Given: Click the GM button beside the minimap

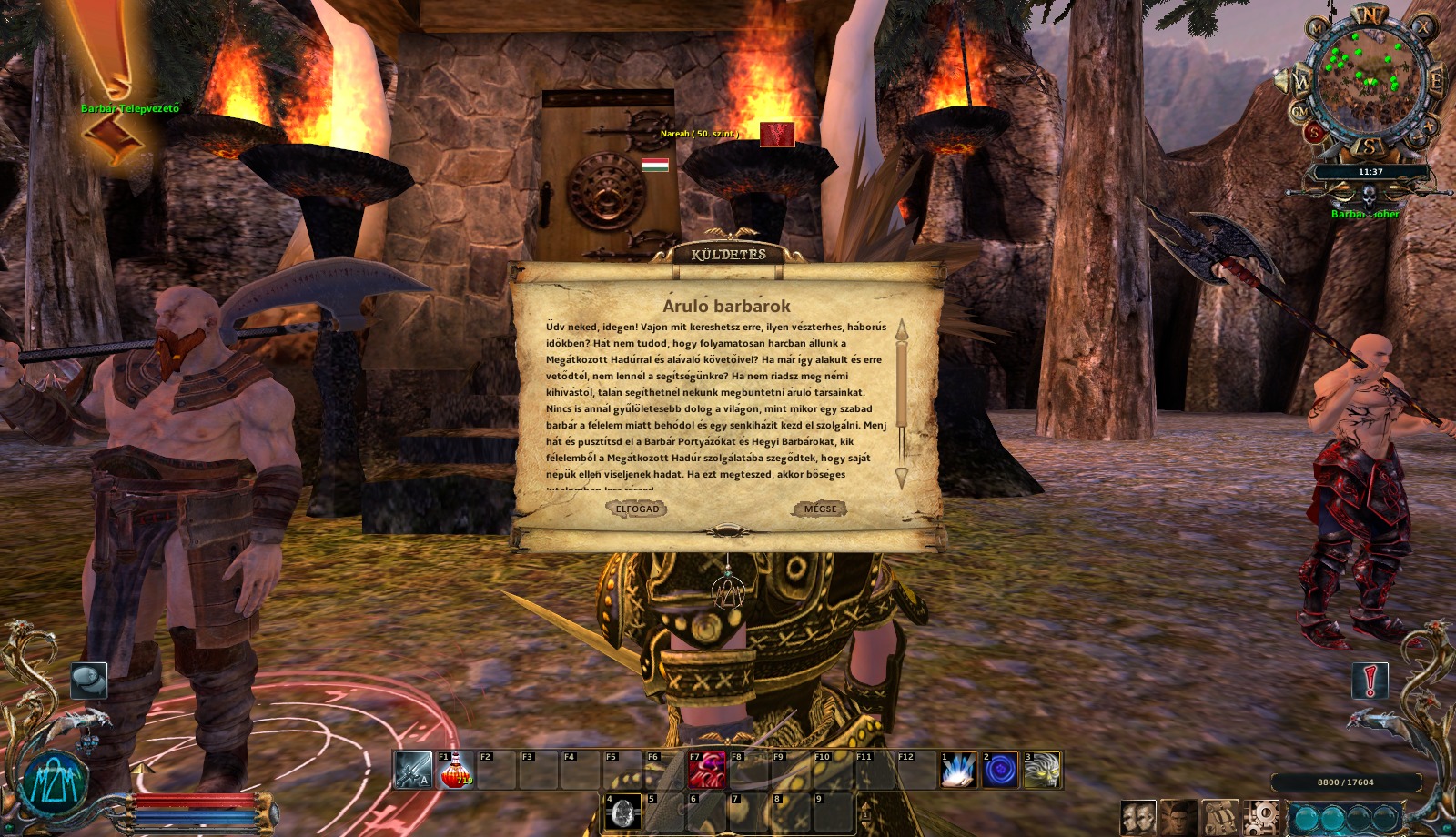Looking at the screenshot, I should click(x=1299, y=112).
